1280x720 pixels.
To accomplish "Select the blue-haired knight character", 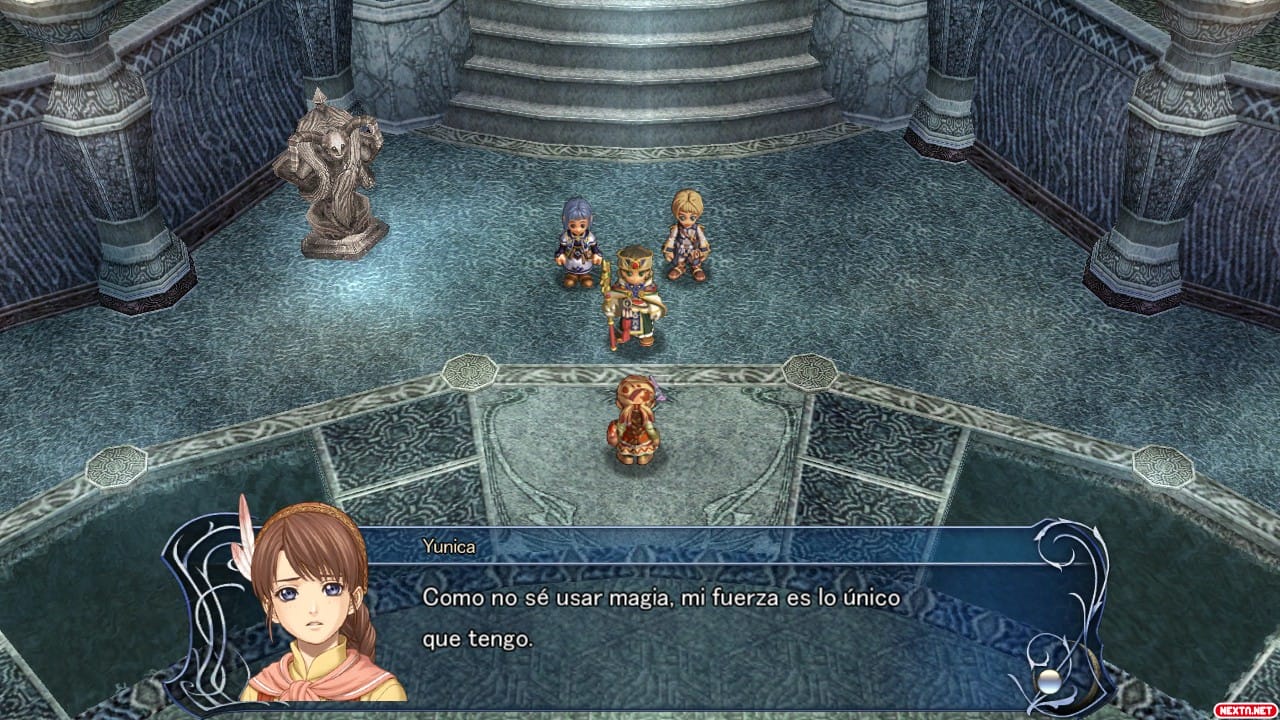I will [x=575, y=240].
